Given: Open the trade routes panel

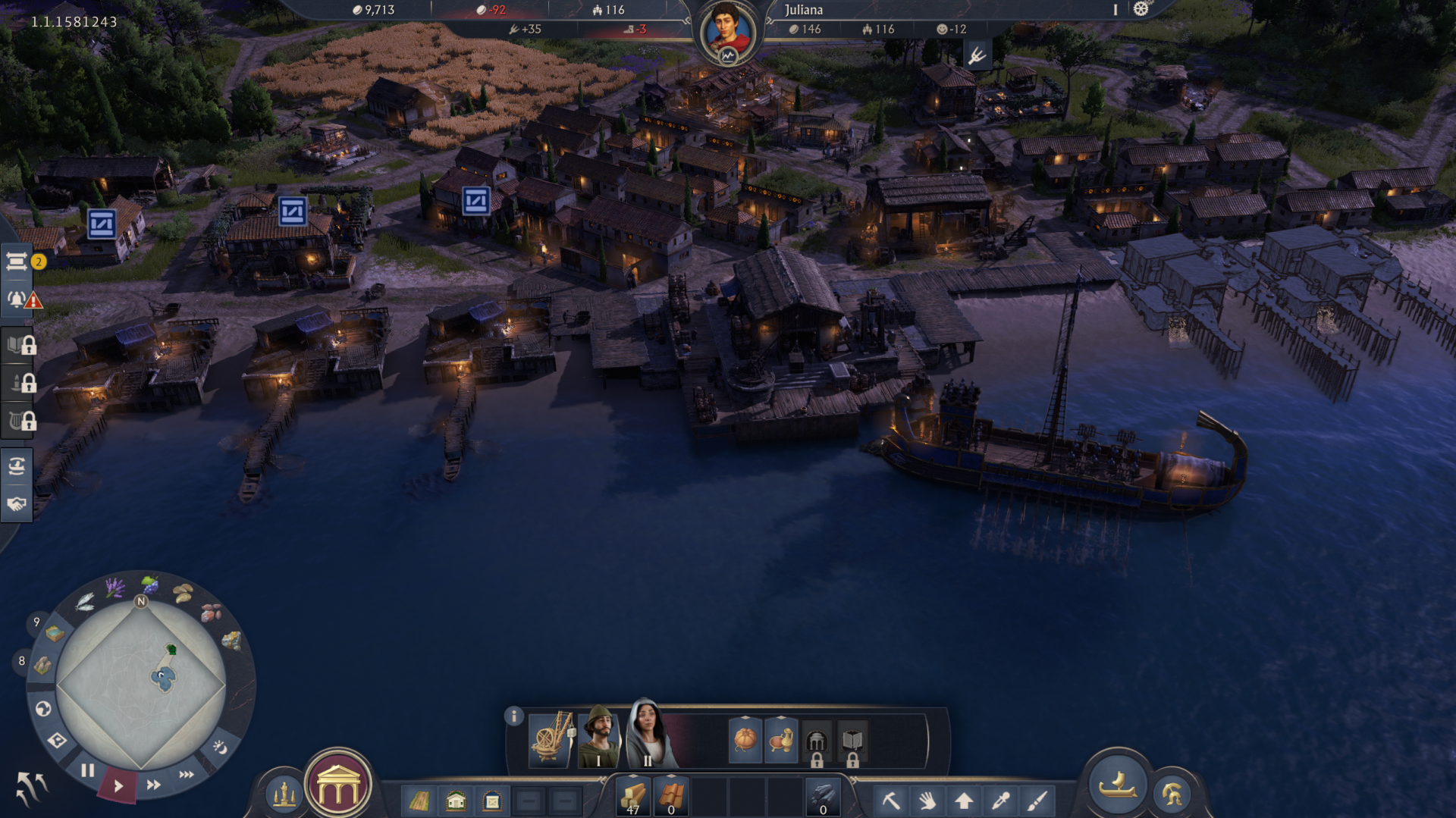Looking at the screenshot, I should (x=17, y=466).
